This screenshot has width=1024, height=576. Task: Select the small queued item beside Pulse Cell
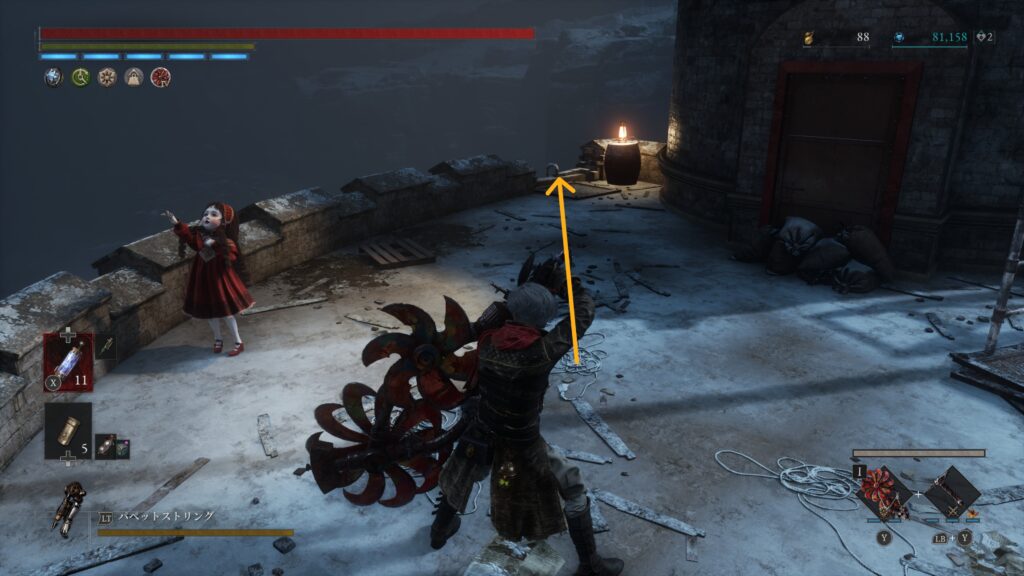tap(106, 348)
